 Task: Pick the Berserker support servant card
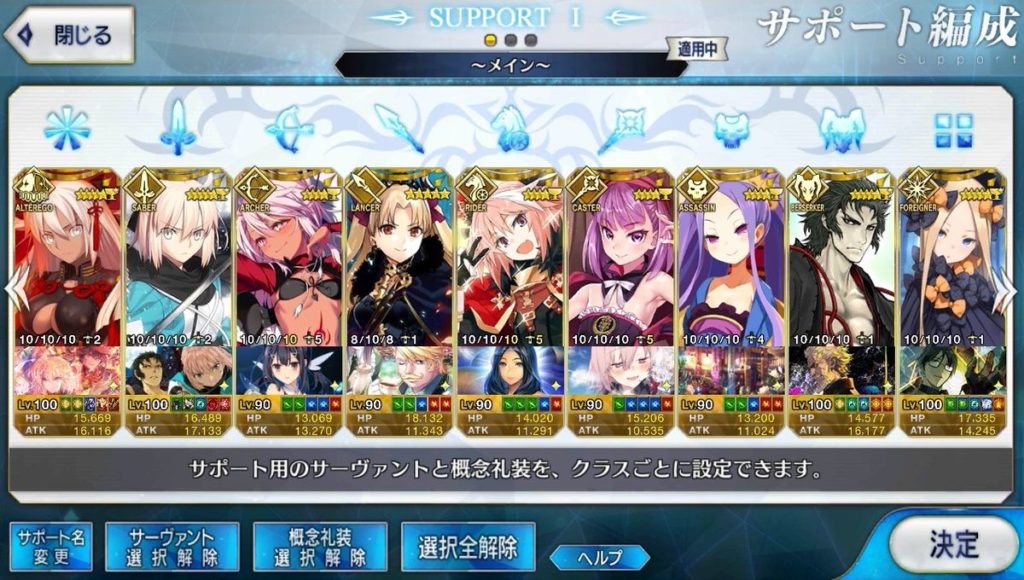coord(842,260)
